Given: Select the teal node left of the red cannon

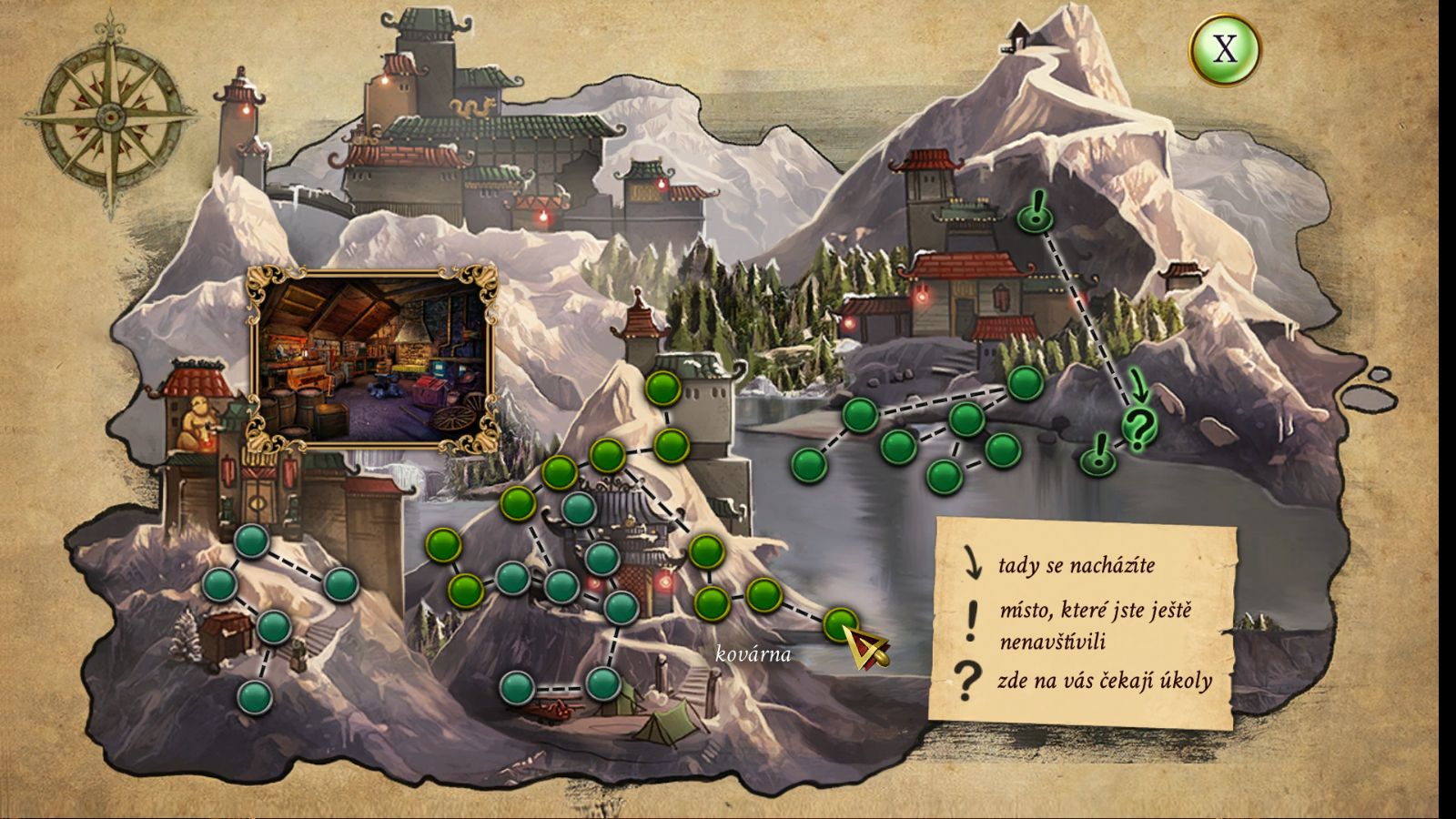Looking at the screenshot, I should (x=516, y=687).
